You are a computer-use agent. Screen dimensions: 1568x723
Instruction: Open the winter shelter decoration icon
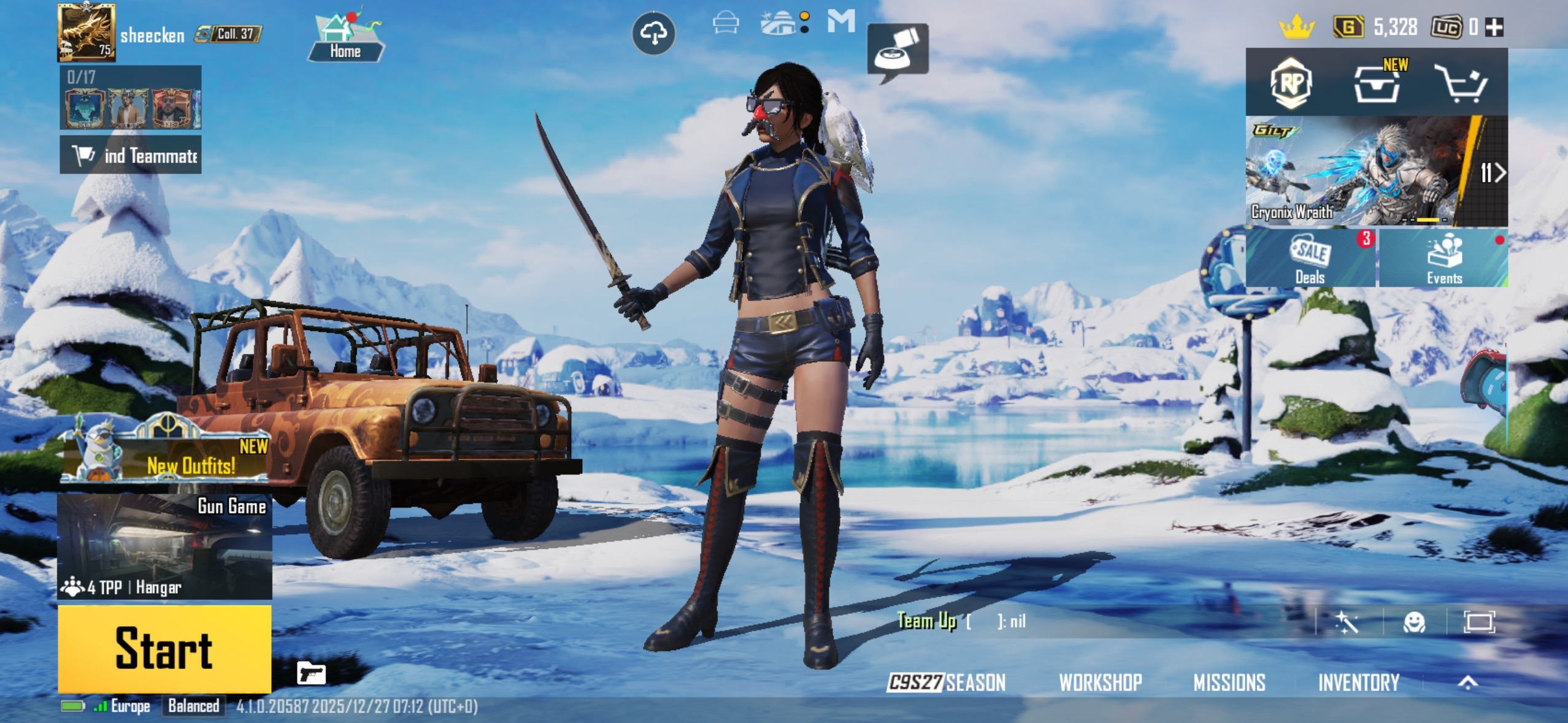point(778,22)
